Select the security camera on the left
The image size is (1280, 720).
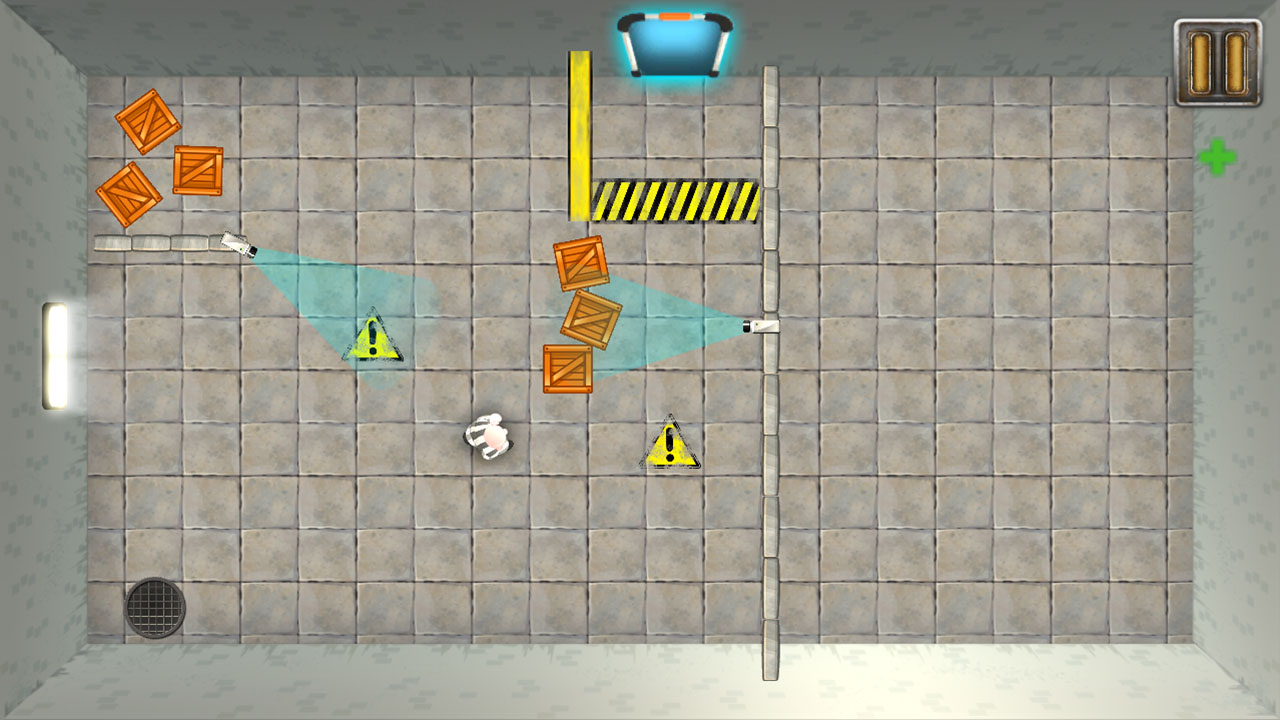237,245
